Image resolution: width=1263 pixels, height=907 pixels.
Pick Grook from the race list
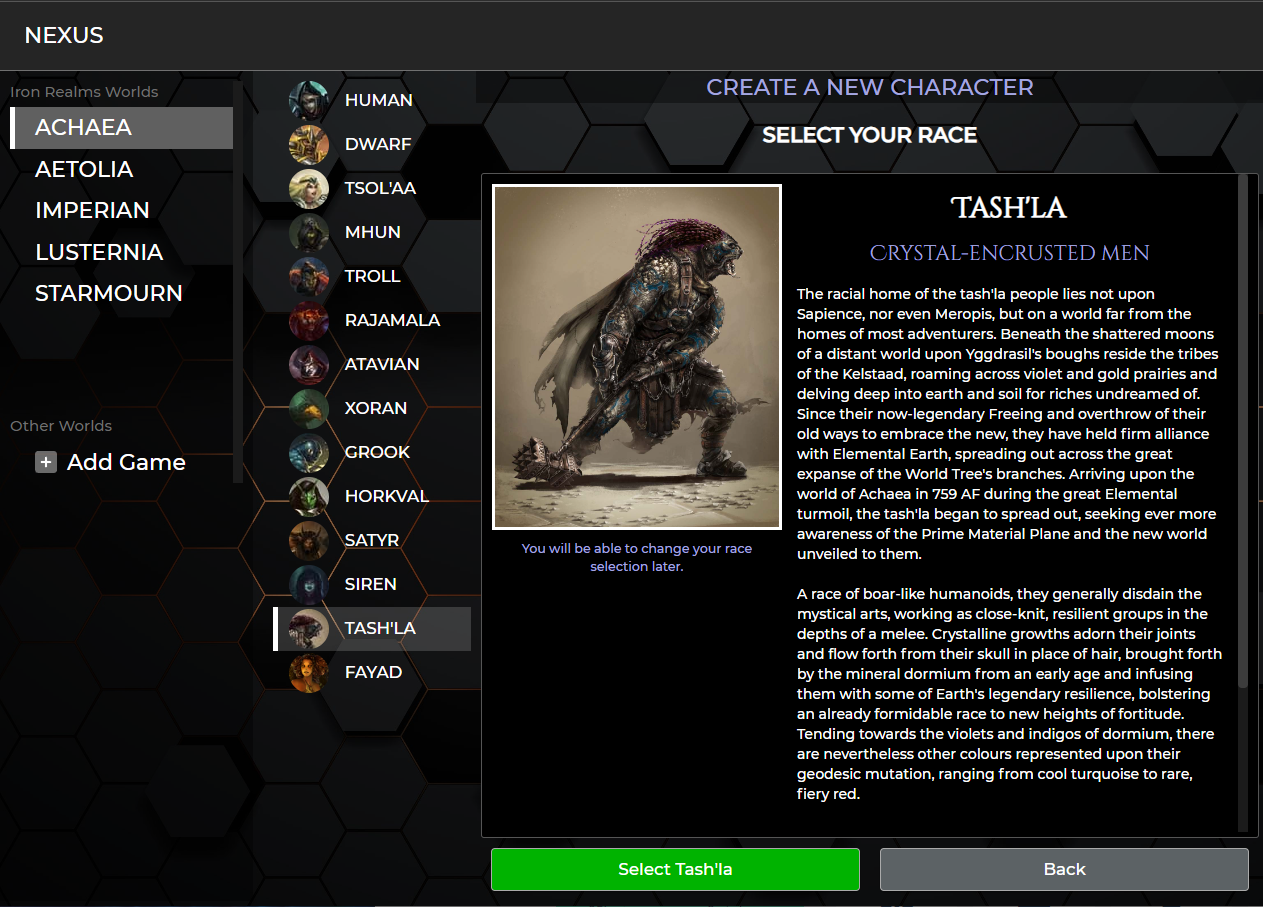(377, 452)
